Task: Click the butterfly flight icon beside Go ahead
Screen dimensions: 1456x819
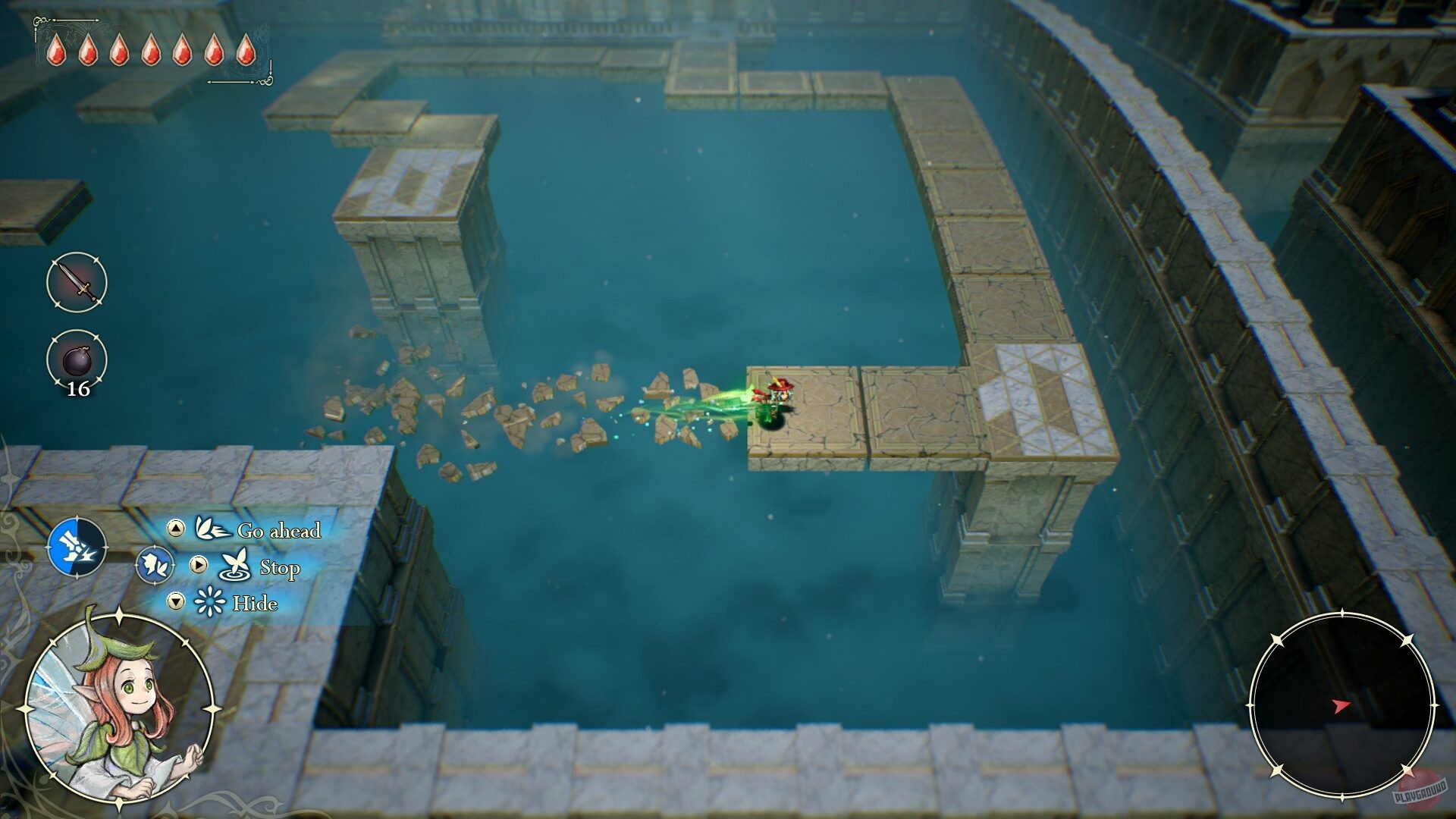Action: 212,530
